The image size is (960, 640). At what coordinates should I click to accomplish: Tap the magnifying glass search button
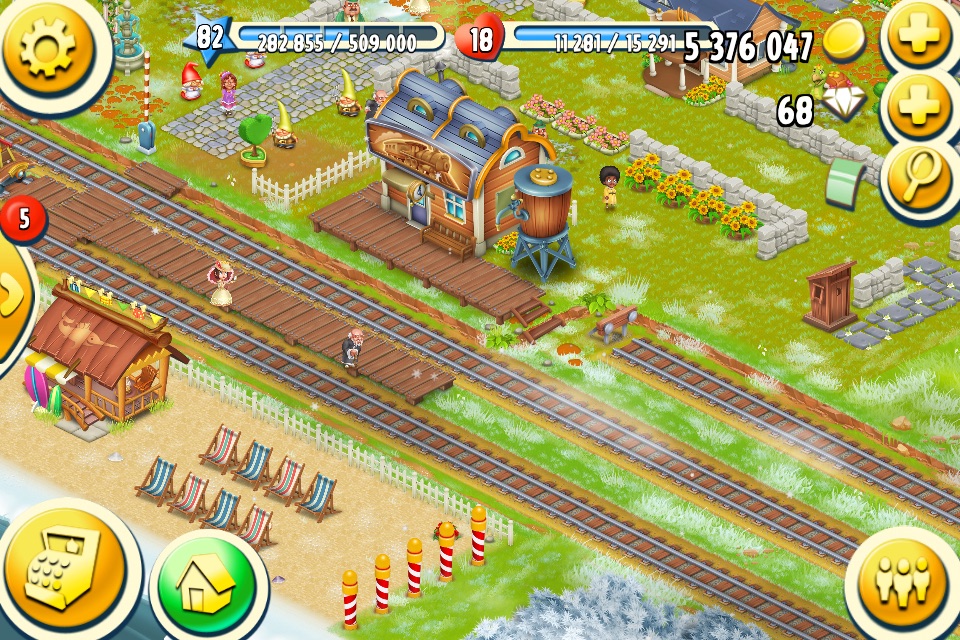point(918,180)
